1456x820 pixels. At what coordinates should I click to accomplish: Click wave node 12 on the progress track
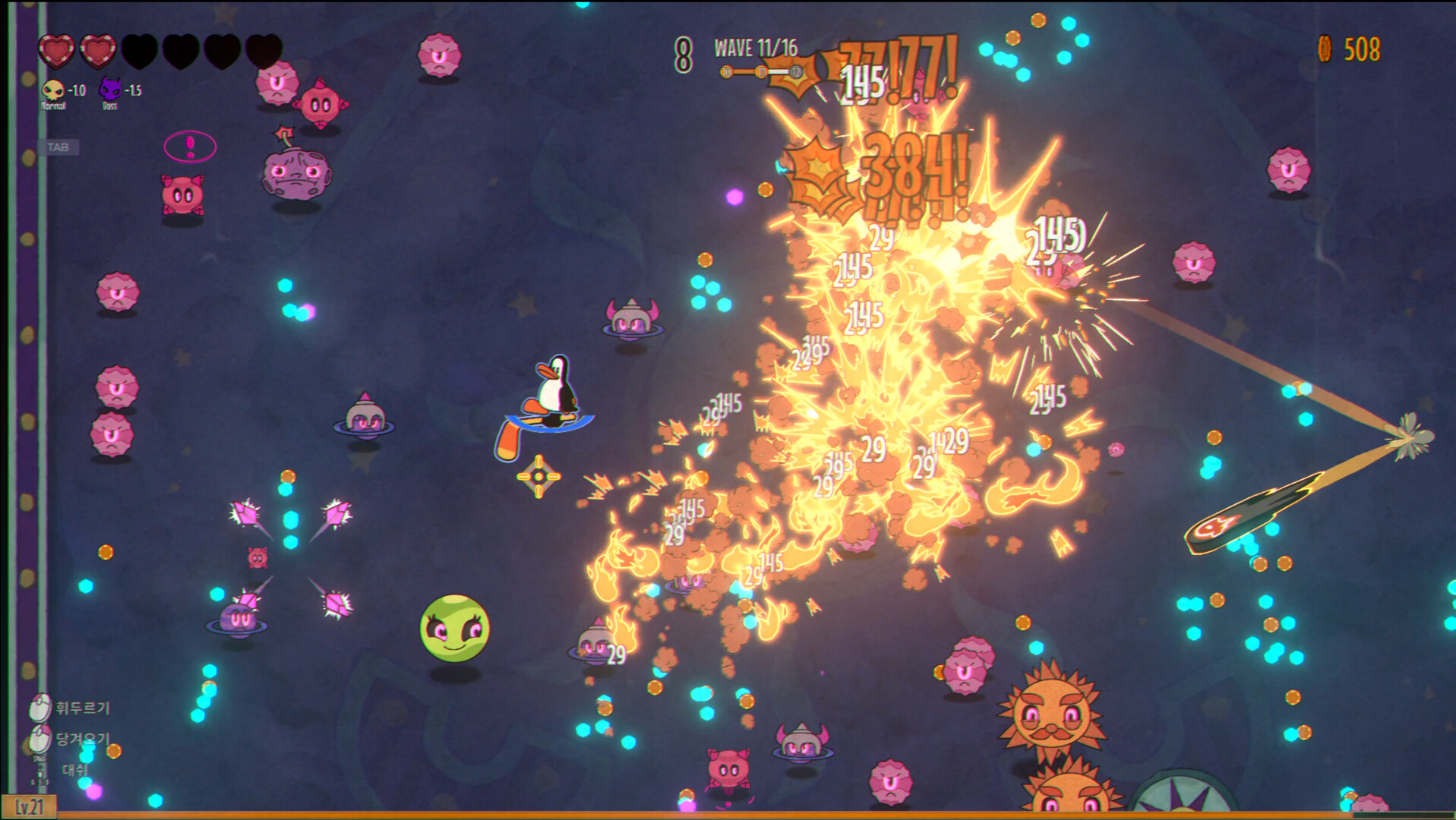coord(796,72)
